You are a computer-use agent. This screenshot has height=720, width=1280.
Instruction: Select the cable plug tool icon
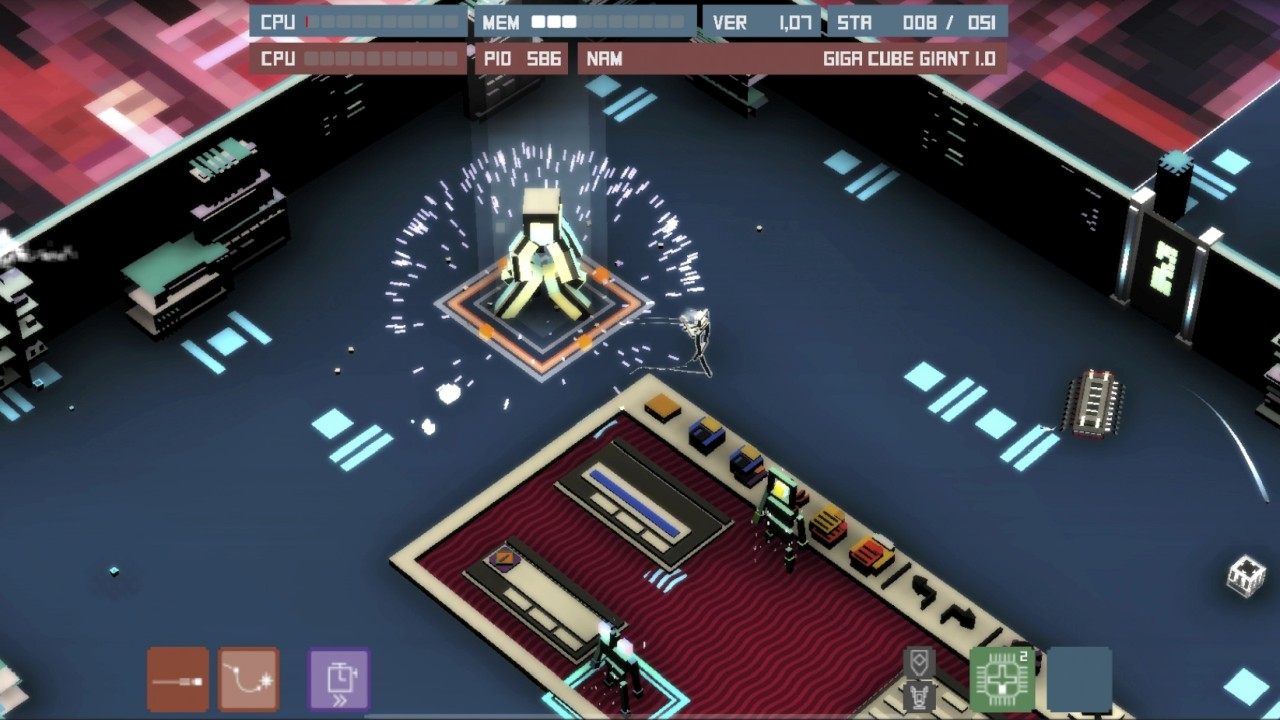pyautogui.click(x=177, y=678)
